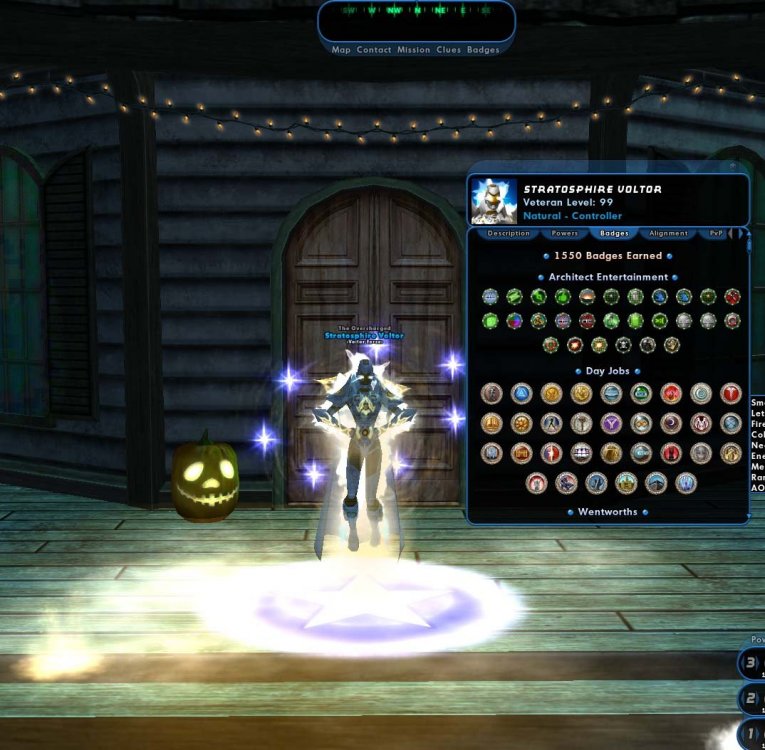Viewport: 765px width, 750px height.
Task: Select power tray number 3
Action: 749,663
